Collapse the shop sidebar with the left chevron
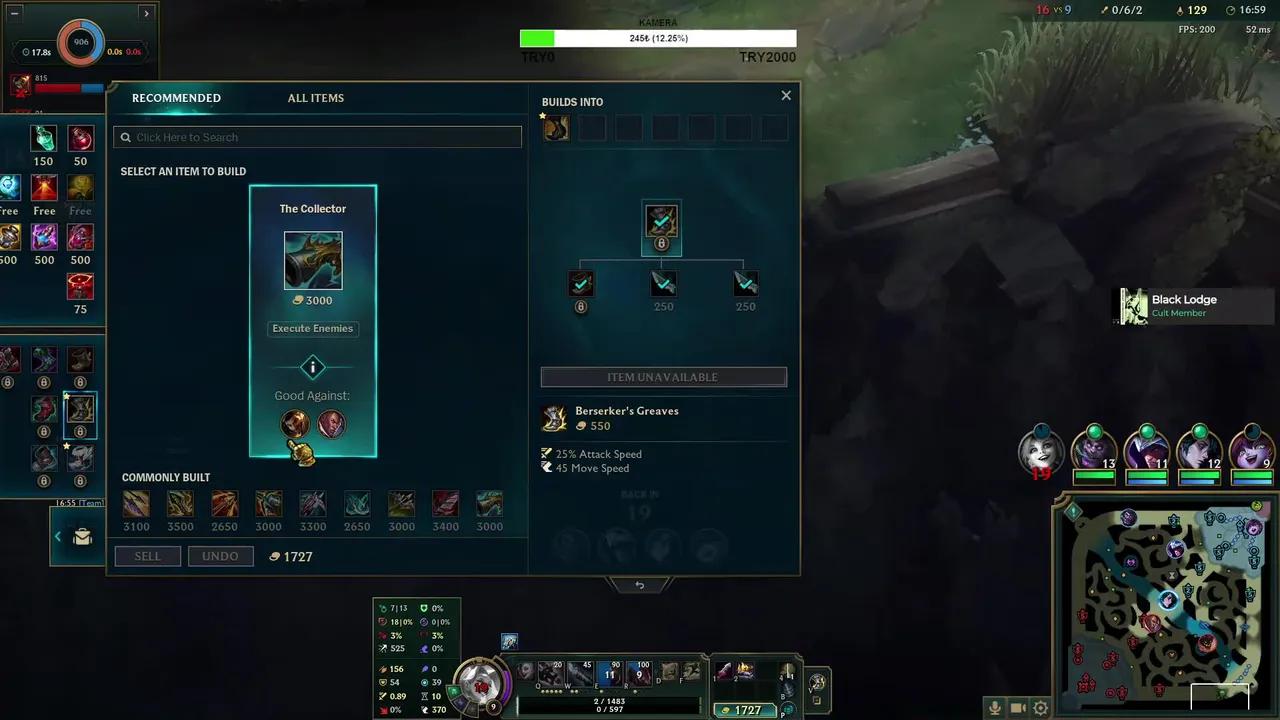Viewport: 1280px width, 720px height. pyautogui.click(x=57, y=536)
